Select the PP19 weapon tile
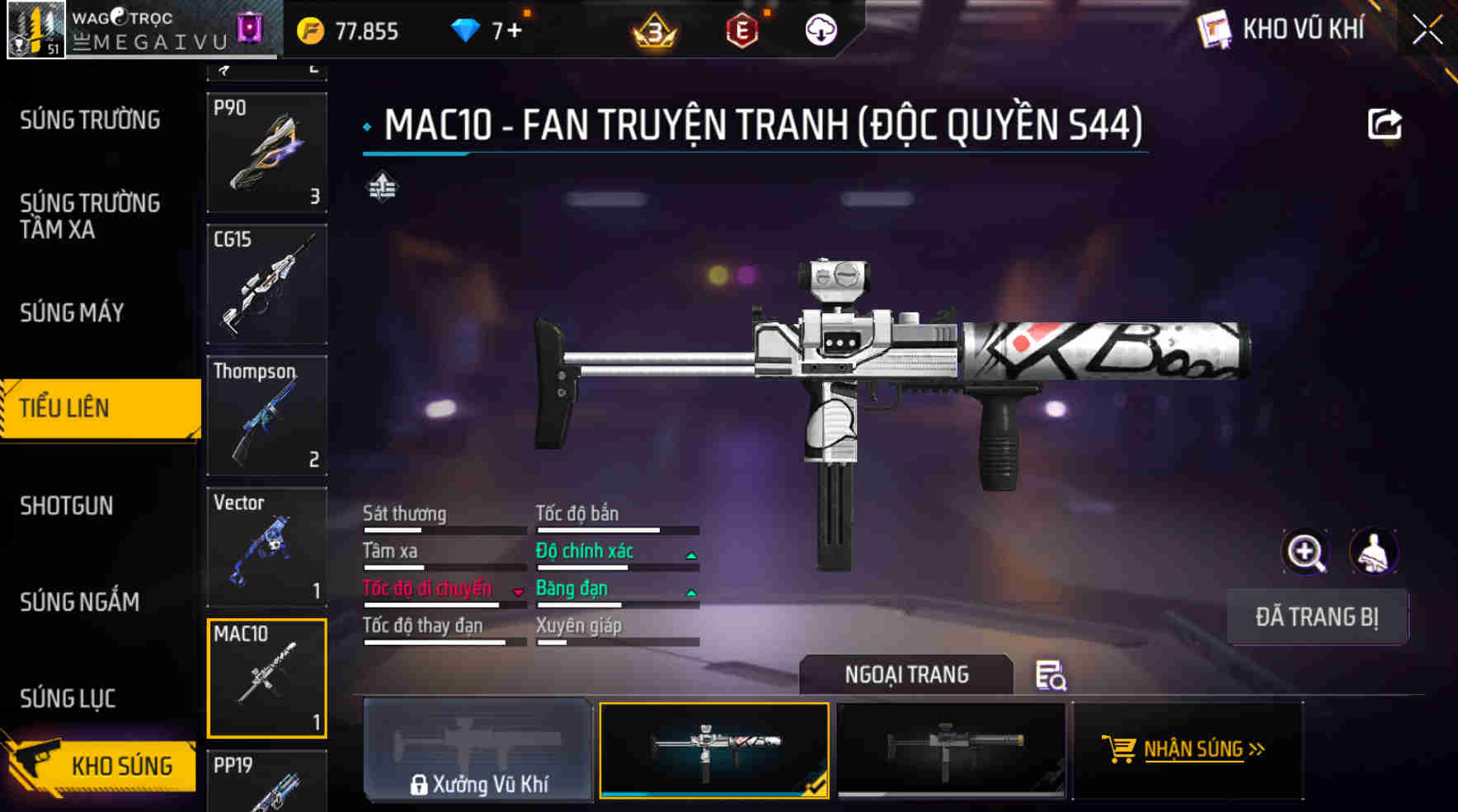 (266, 781)
